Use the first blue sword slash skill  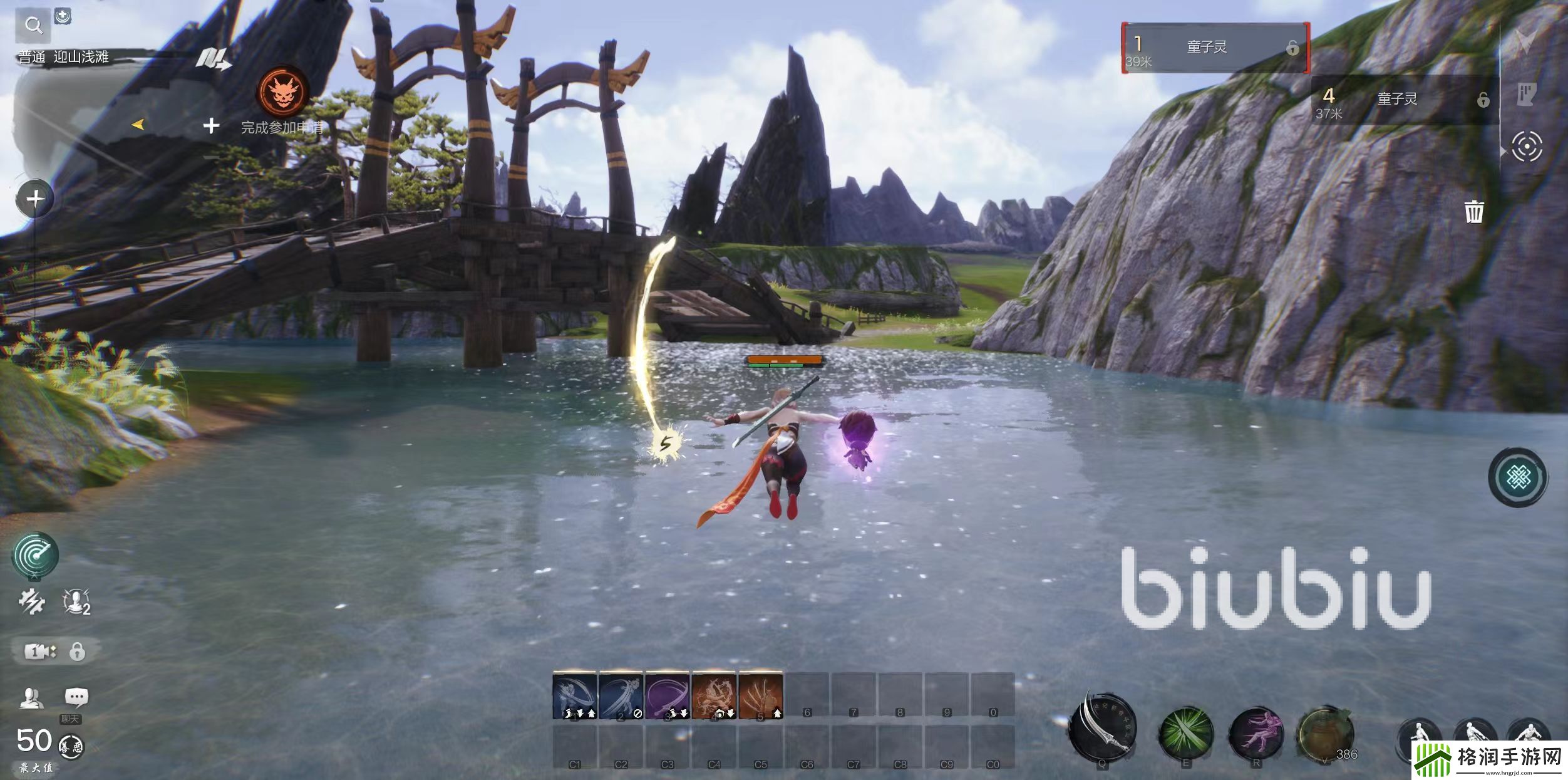coord(574,695)
